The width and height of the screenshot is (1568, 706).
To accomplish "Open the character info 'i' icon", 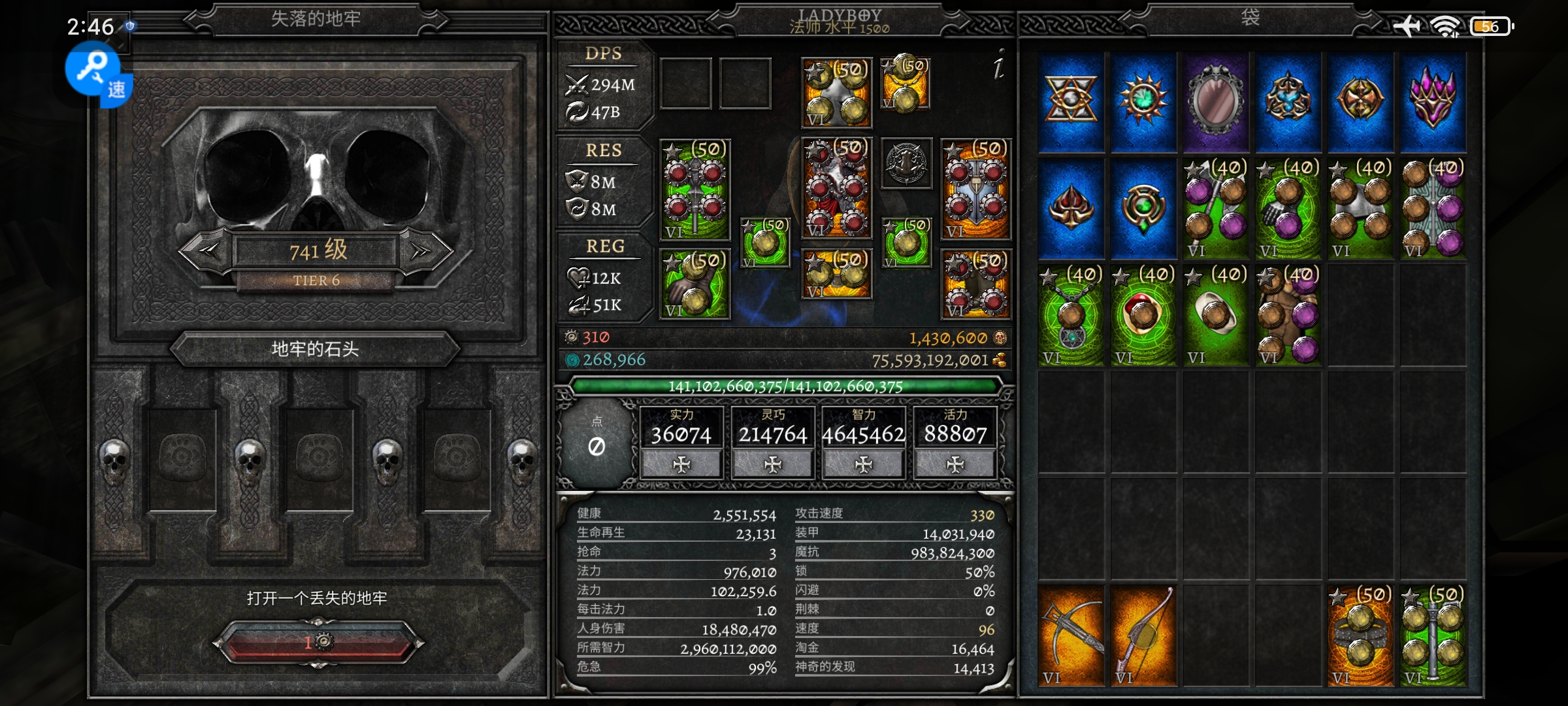I will [998, 65].
